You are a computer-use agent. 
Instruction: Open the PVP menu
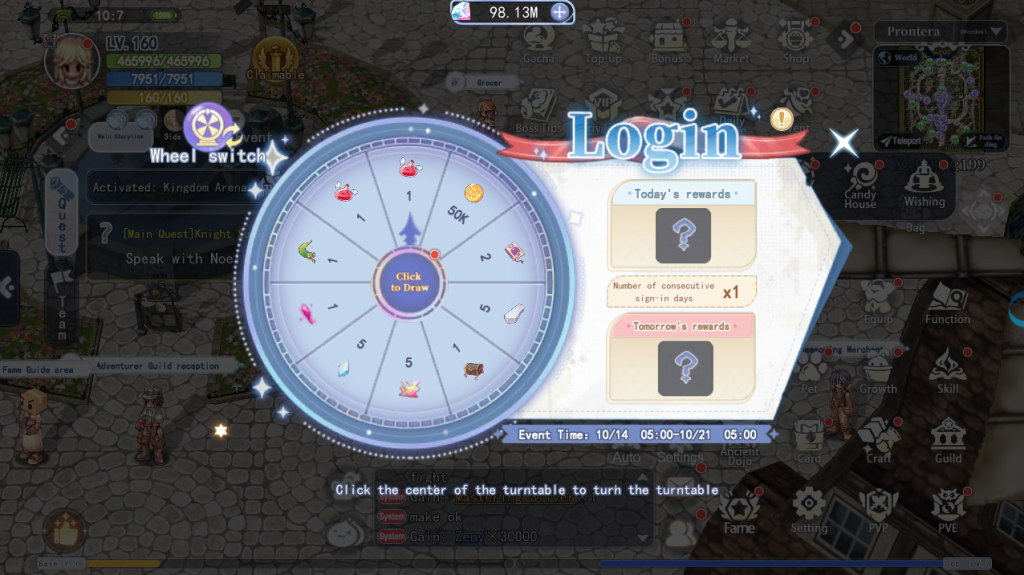[x=878, y=508]
